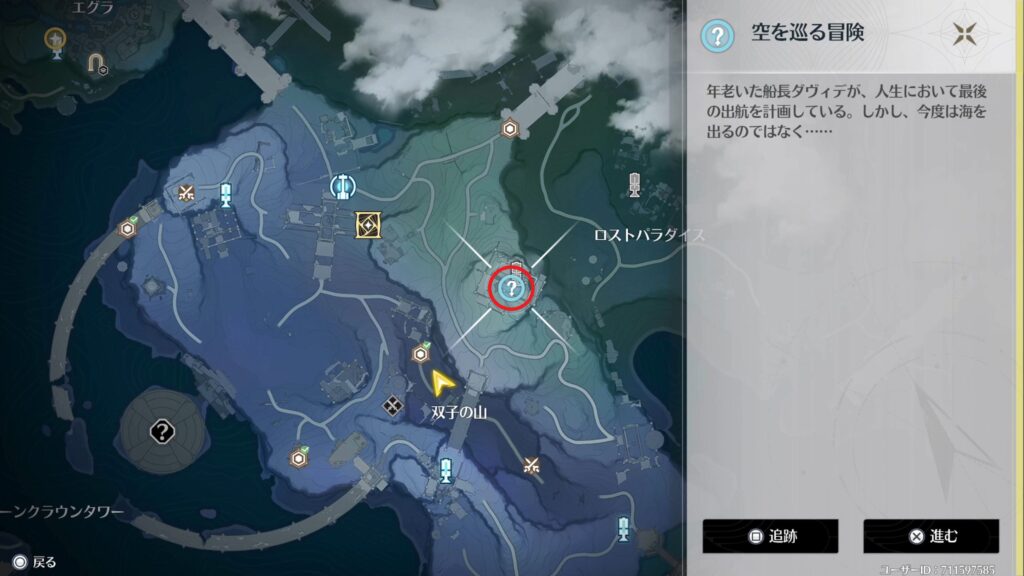Close the quest panel with the star icon
This screenshot has height=576, width=1024.
[964, 34]
